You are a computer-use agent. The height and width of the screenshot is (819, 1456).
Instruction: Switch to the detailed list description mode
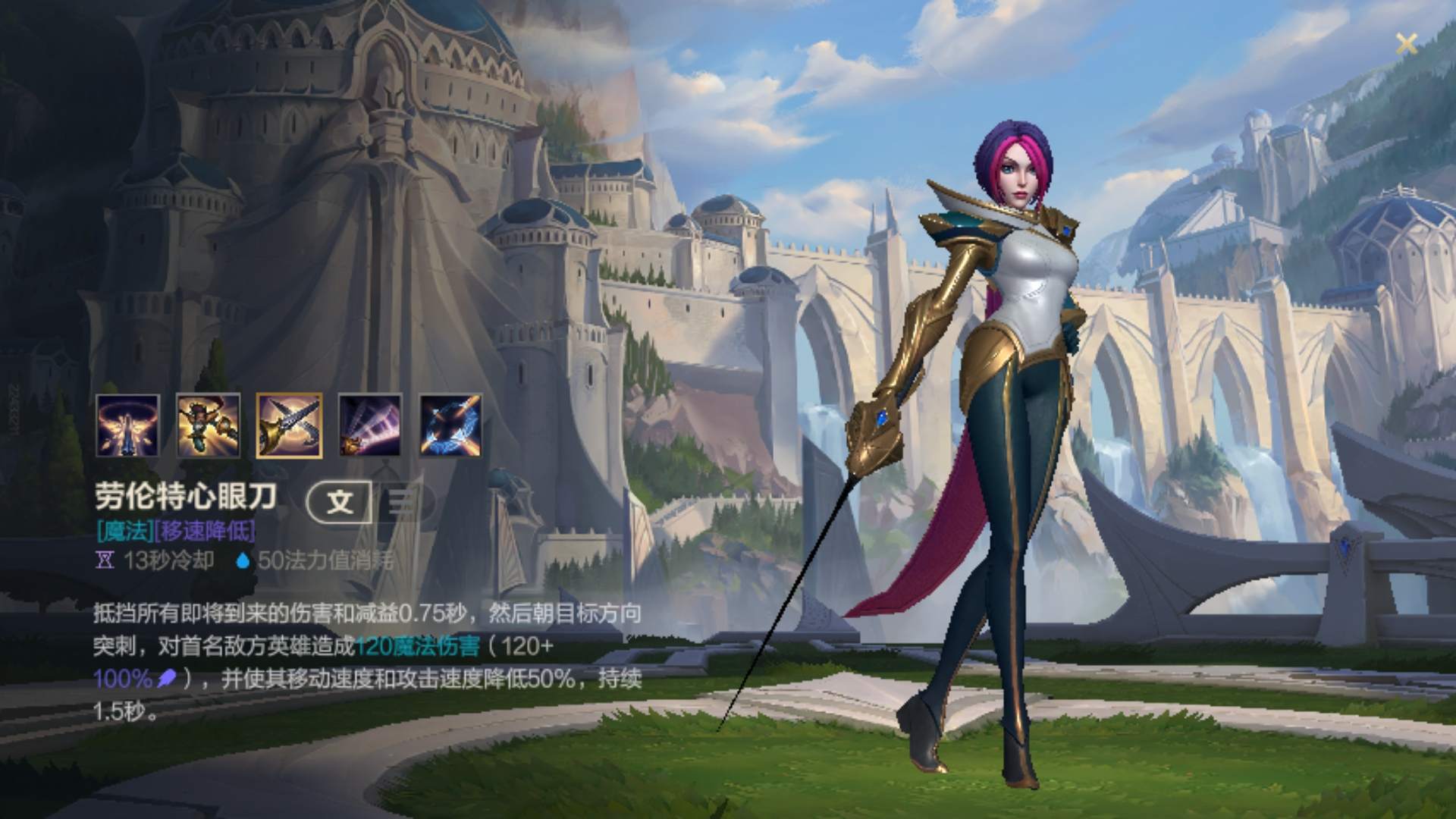click(x=403, y=501)
